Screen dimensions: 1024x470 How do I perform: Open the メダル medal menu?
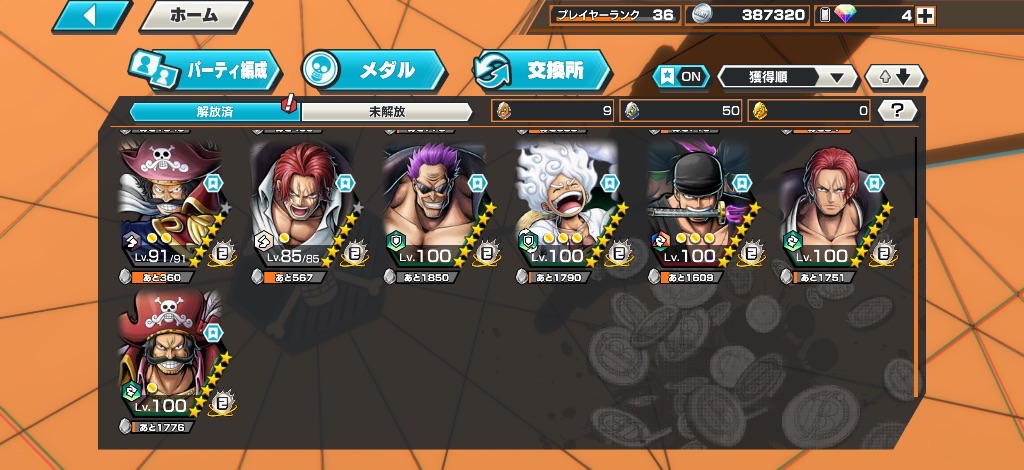(373, 70)
